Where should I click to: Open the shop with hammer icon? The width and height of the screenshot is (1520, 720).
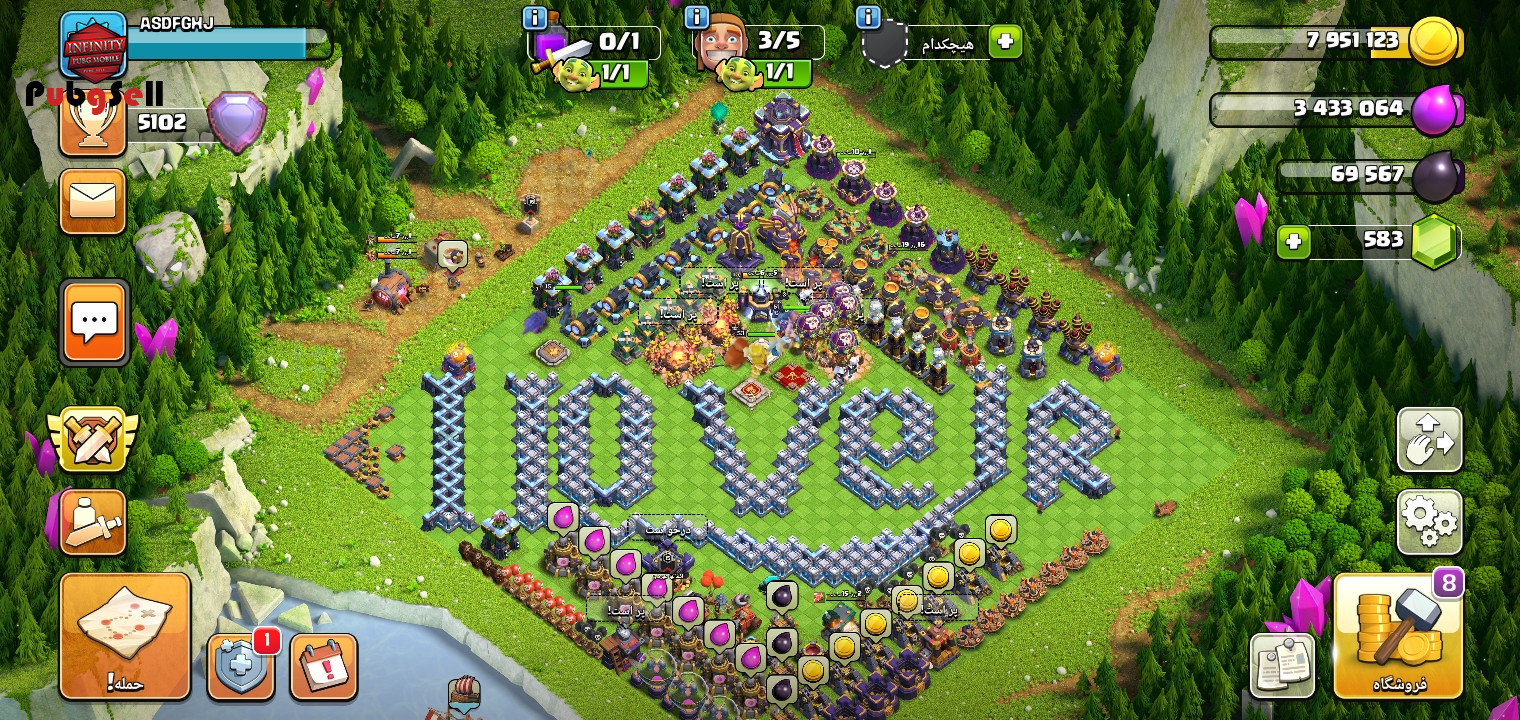tap(1398, 636)
